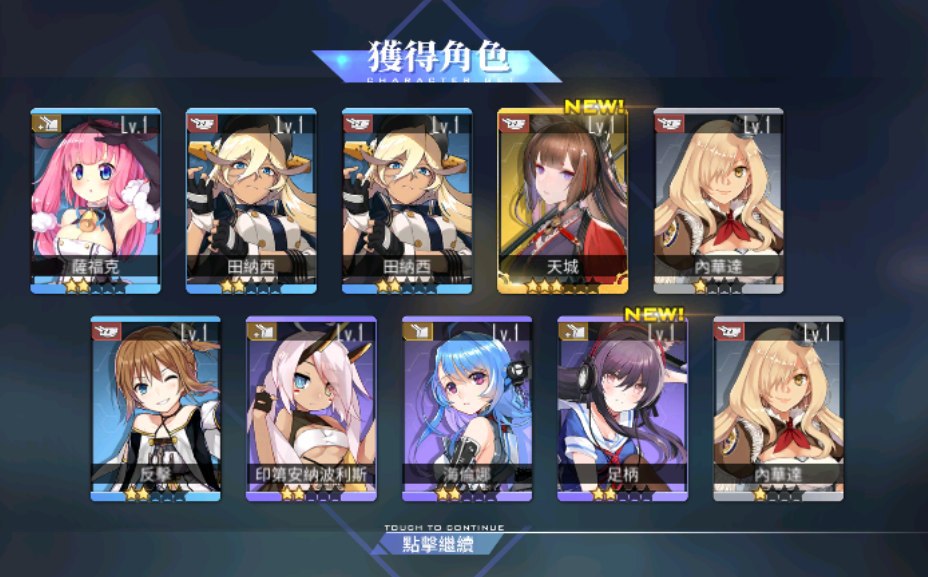Tap the 點擊繼續 continue button
The width and height of the screenshot is (928, 577).
point(437,544)
